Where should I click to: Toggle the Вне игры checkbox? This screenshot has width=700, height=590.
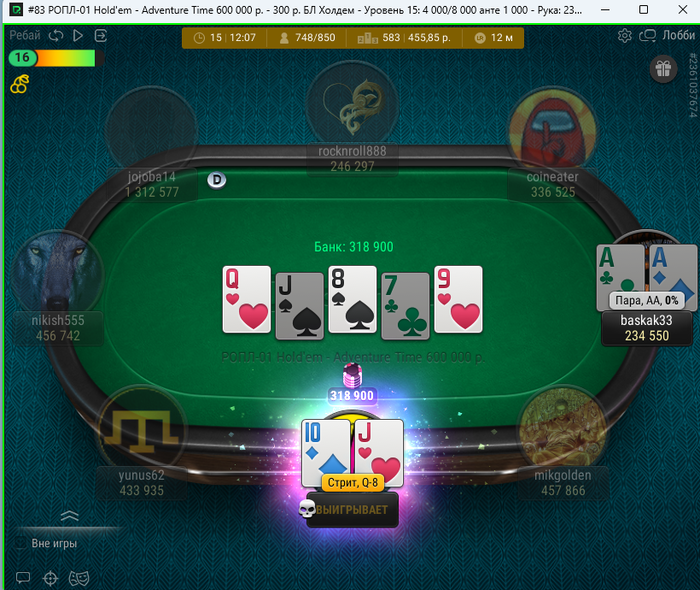[x=21, y=543]
